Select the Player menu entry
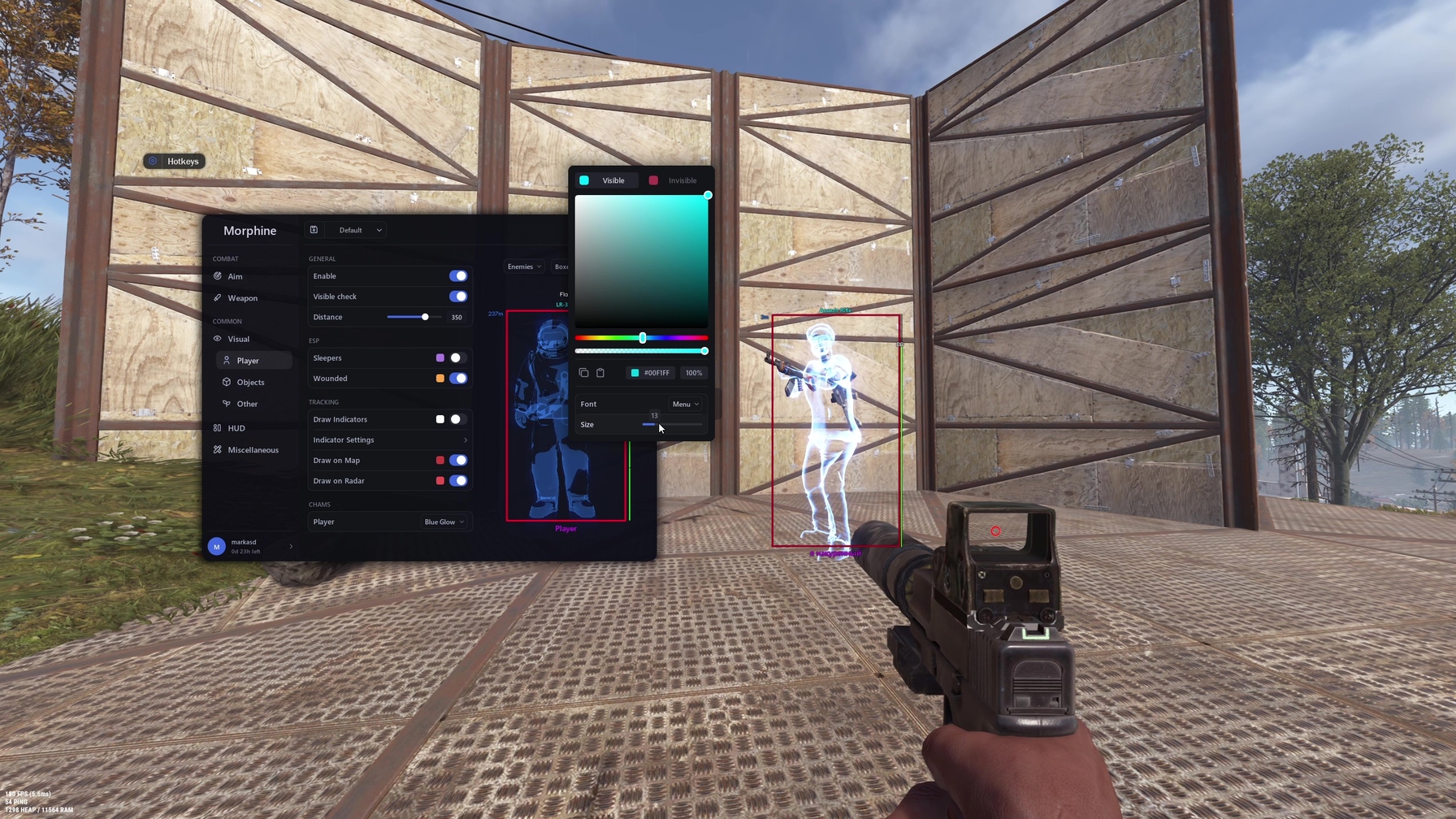Viewport: 1456px width, 819px height. 249,360
